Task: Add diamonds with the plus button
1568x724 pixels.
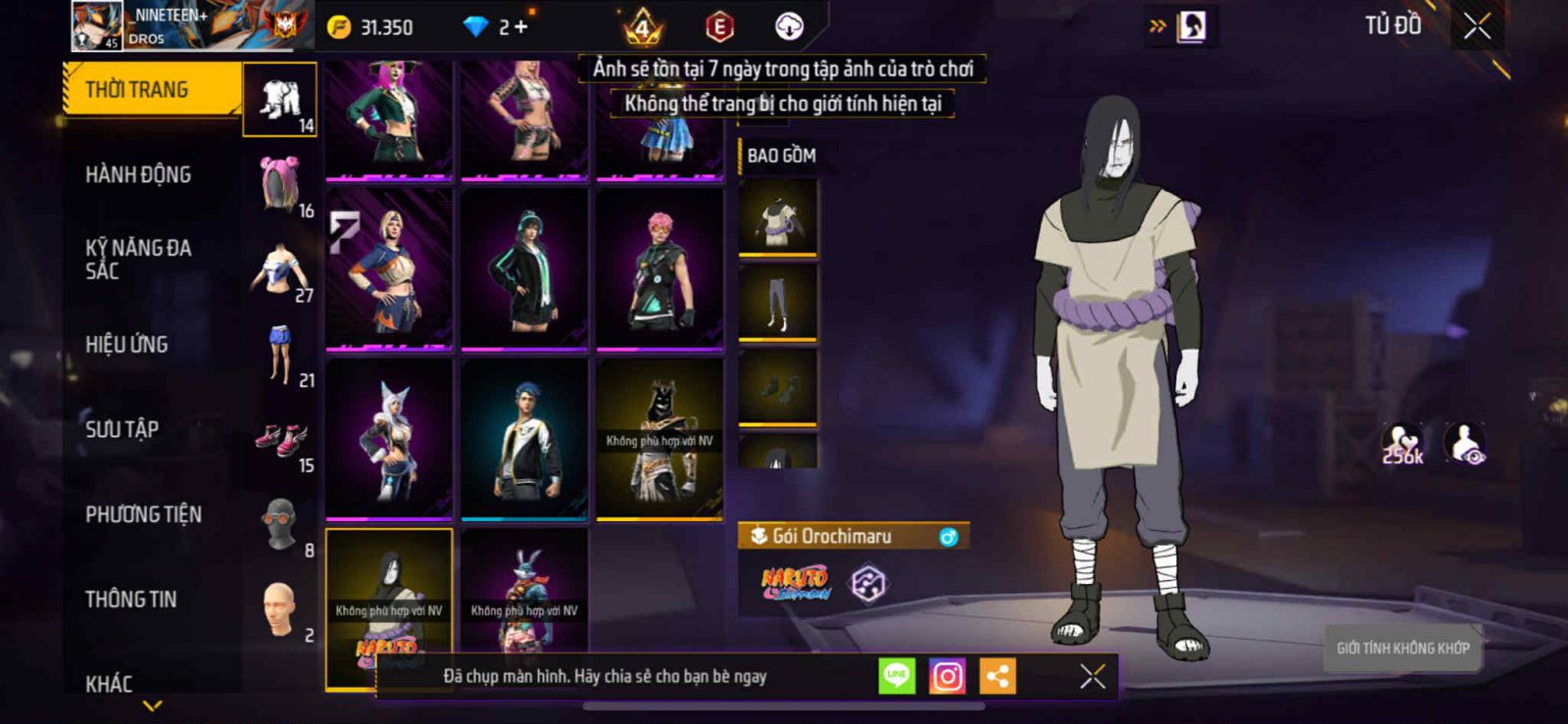Action: 520,27
